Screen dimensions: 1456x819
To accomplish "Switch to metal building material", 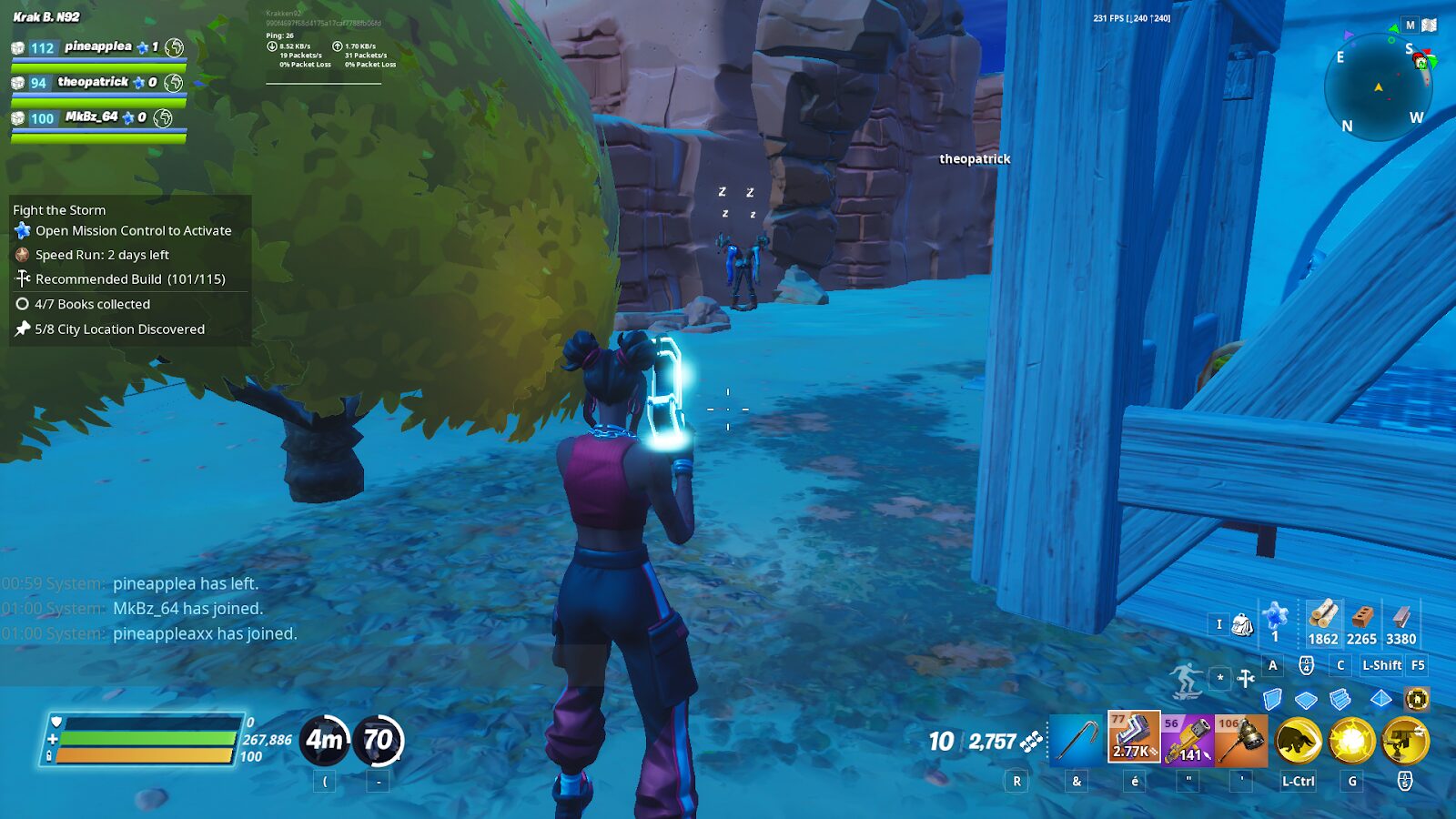I will click(1400, 622).
